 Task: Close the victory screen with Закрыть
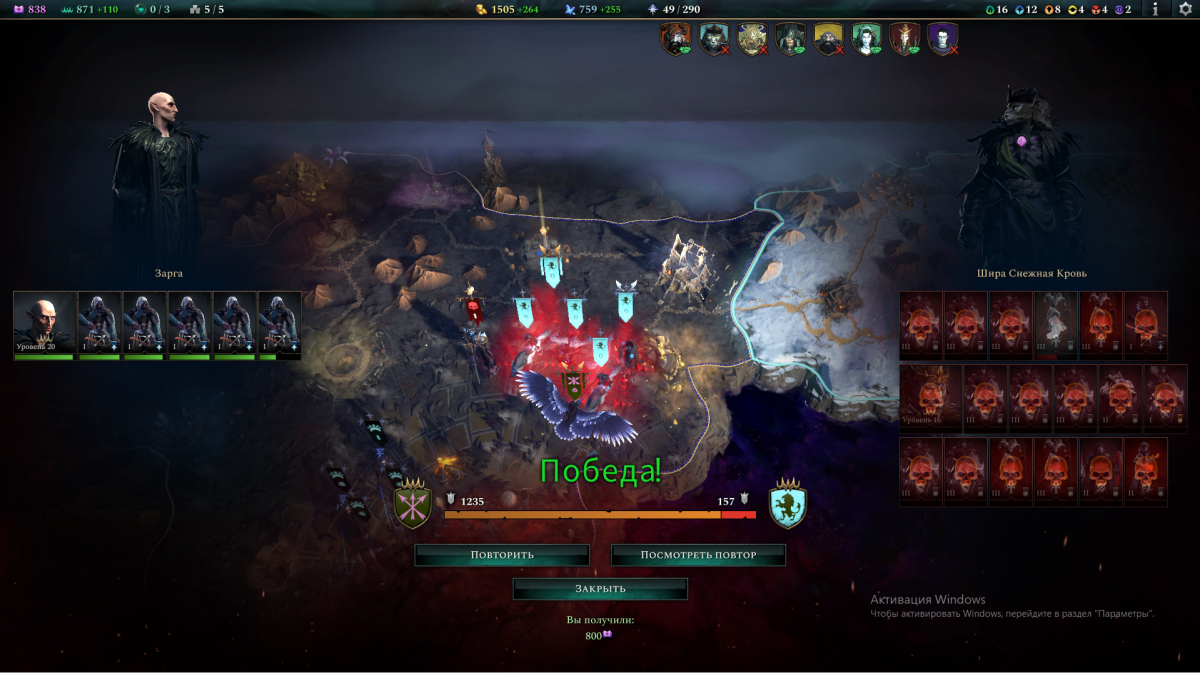600,589
